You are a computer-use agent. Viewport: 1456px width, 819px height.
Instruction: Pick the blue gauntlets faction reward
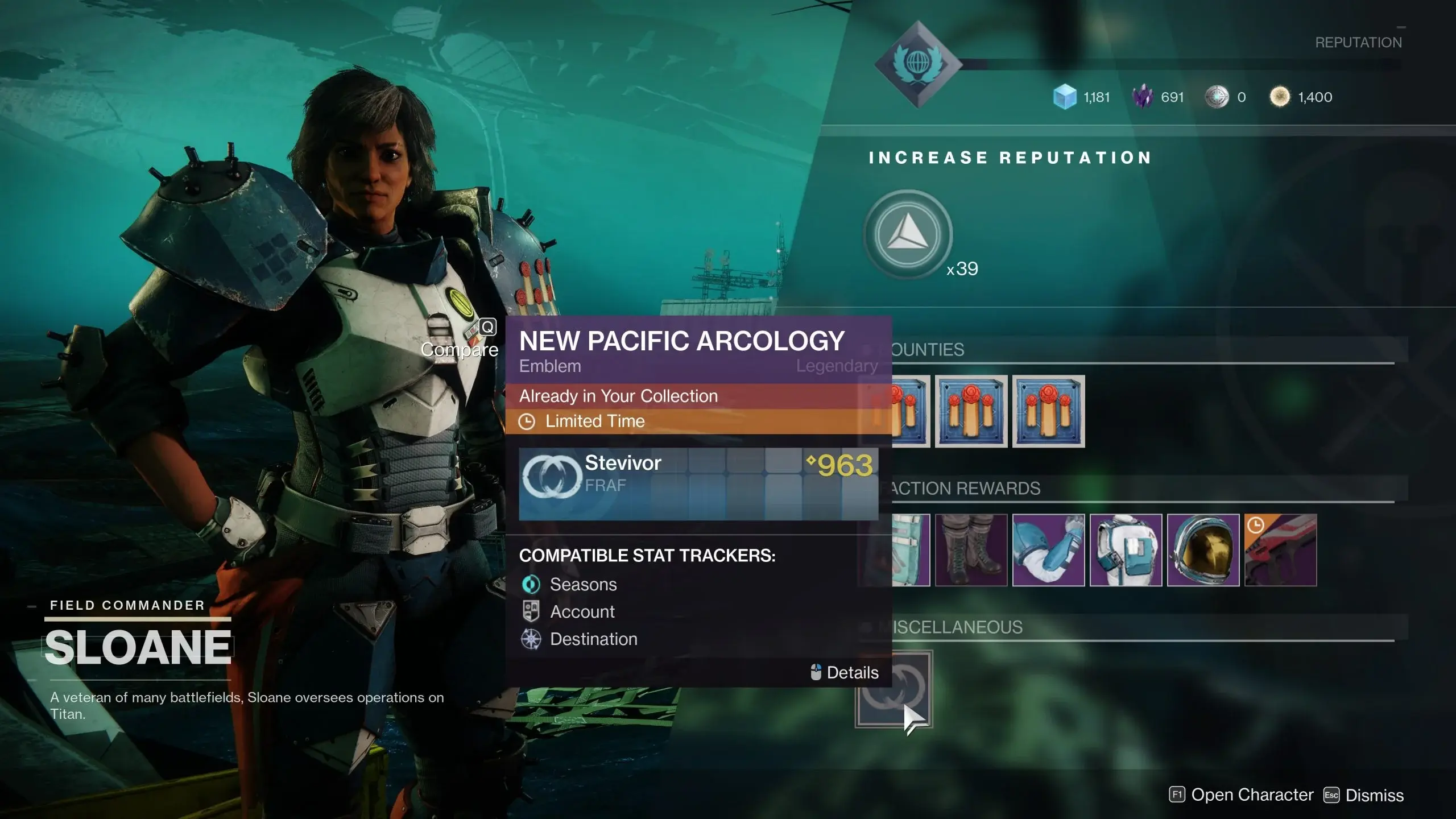click(x=1048, y=550)
